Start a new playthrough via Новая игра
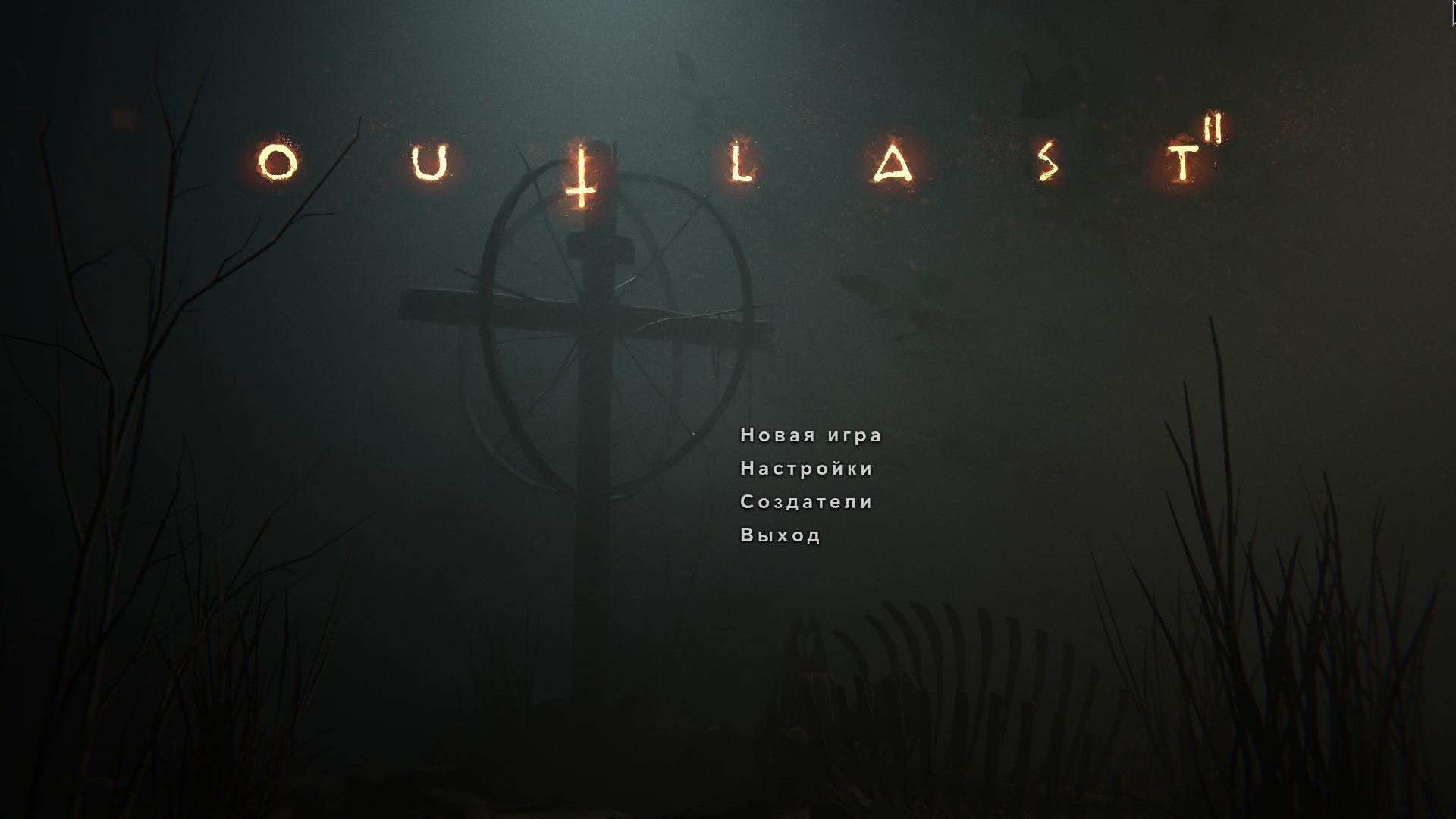The width and height of the screenshot is (1456, 819). click(x=811, y=435)
